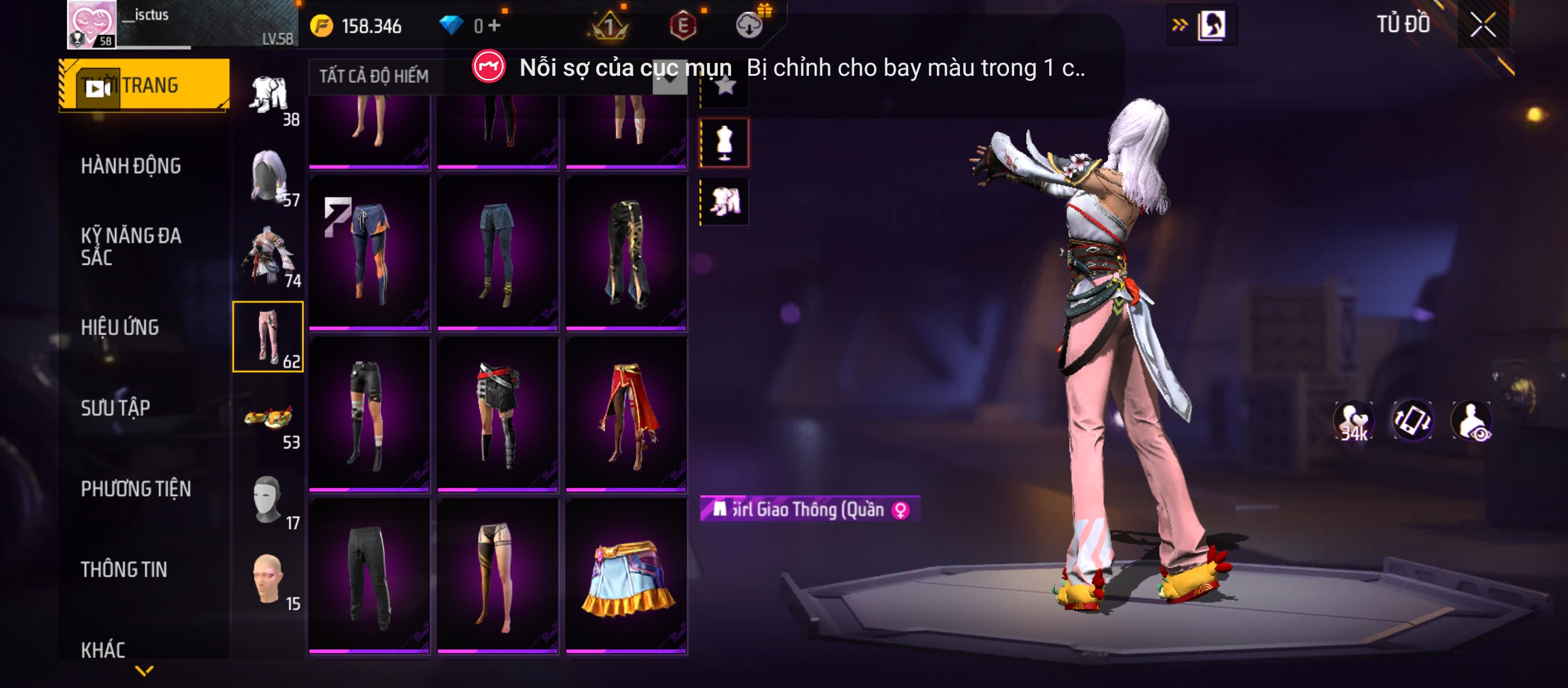The width and height of the screenshot is (1568, 688).
Task: Pick the black track pants with white stripe
Action: pos(369,577)
